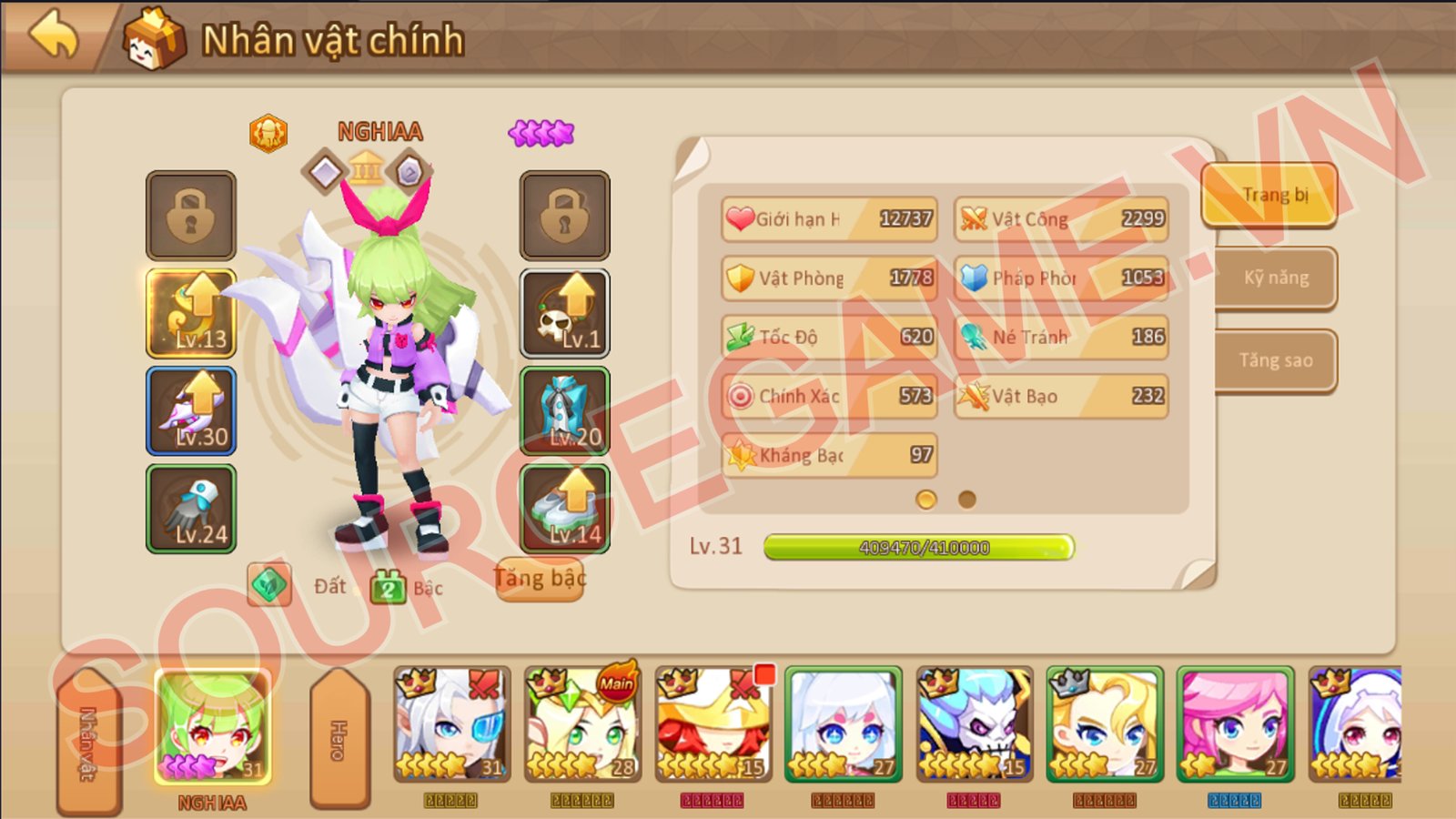The image size is (1456, 819).
Task: Select the Lv.13 equipment slot
Action: click(192, 313)
